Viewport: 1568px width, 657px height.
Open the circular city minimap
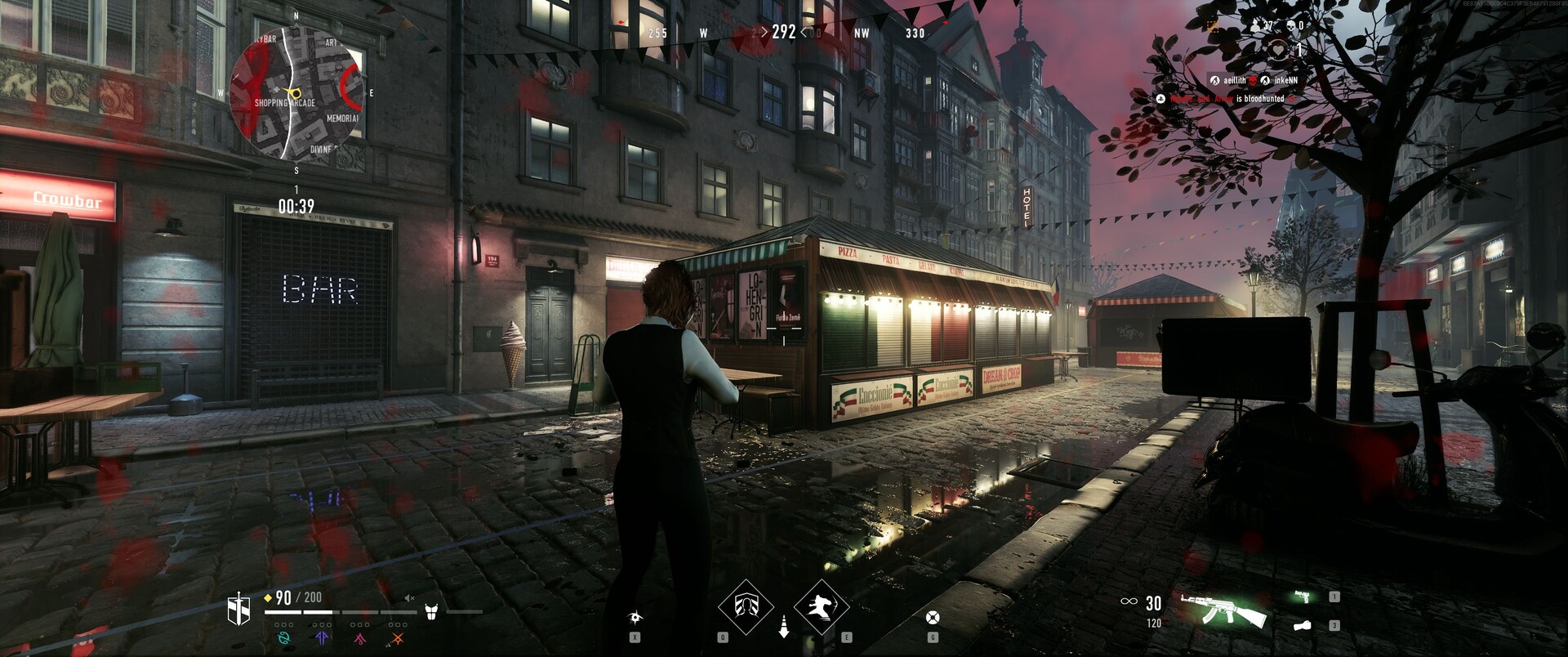pyautogui.click(x=296, y=92)
